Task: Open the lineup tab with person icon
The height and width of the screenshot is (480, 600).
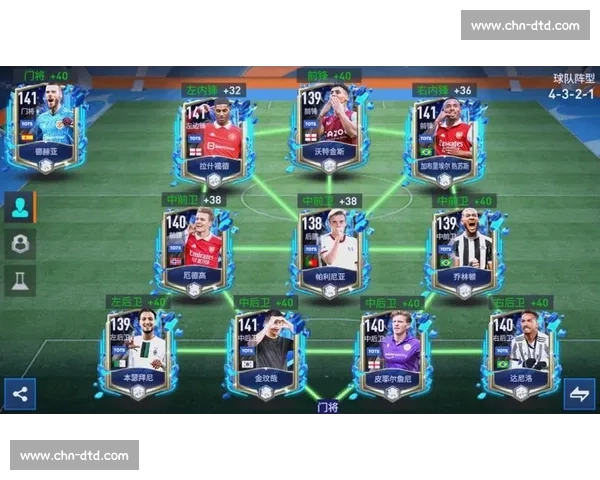Action: coord(20,207)
